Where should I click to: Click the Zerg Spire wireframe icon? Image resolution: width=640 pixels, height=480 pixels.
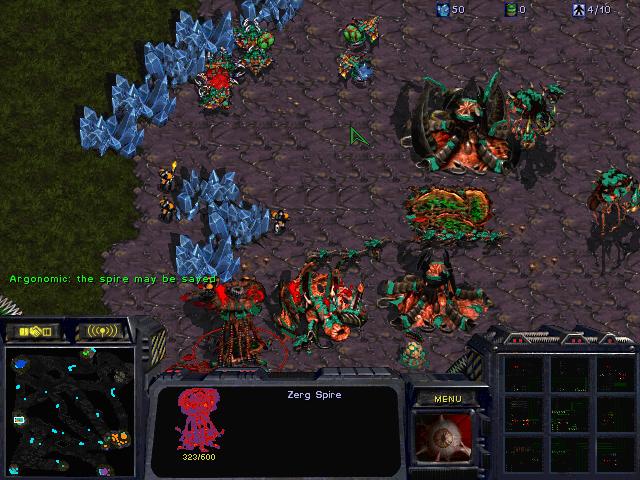(197, 418)
